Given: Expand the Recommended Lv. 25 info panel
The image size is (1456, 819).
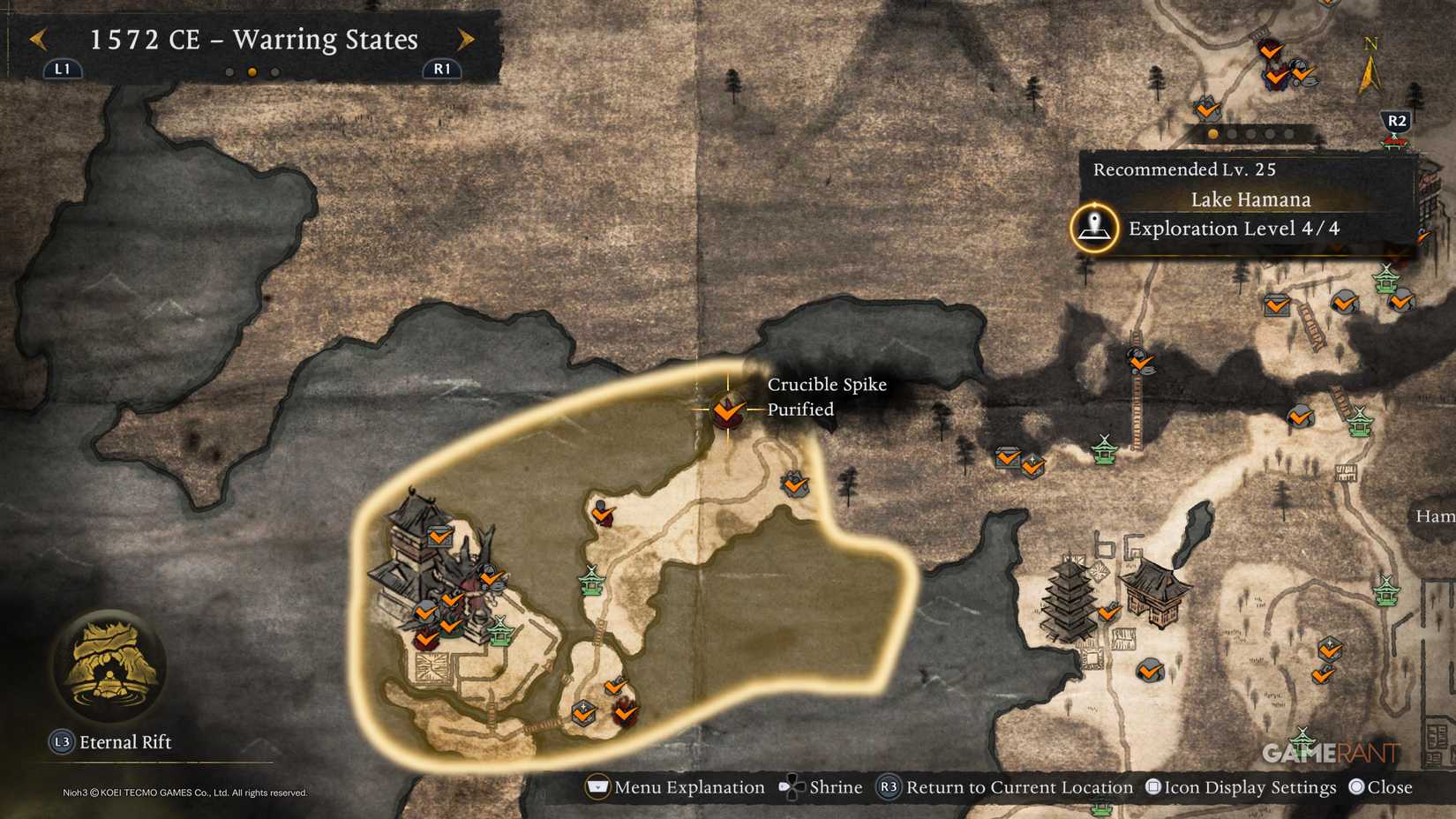Looking at the screenshot, I should [x=1185, y=169].
